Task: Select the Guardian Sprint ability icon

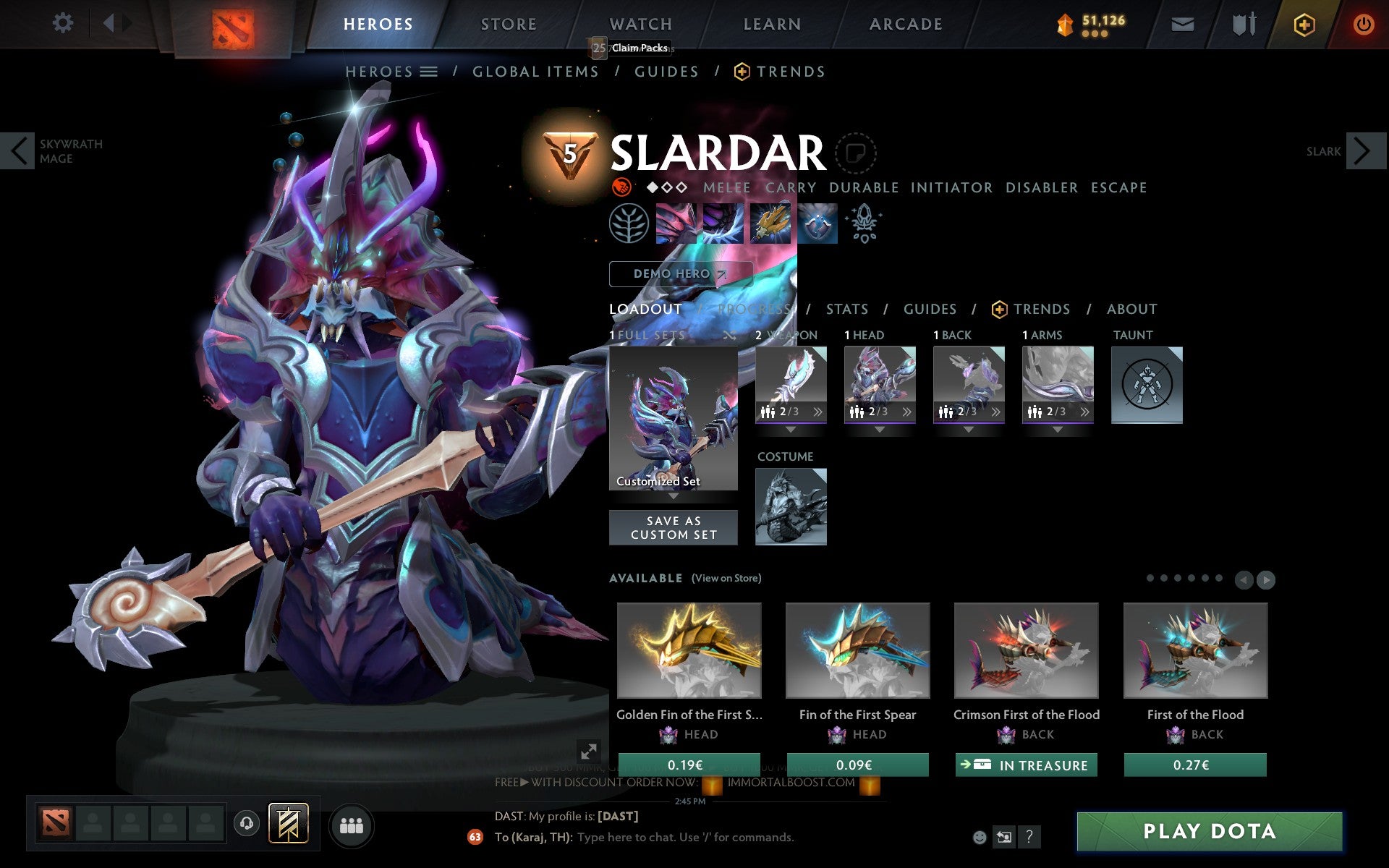Action: [676, 223]
